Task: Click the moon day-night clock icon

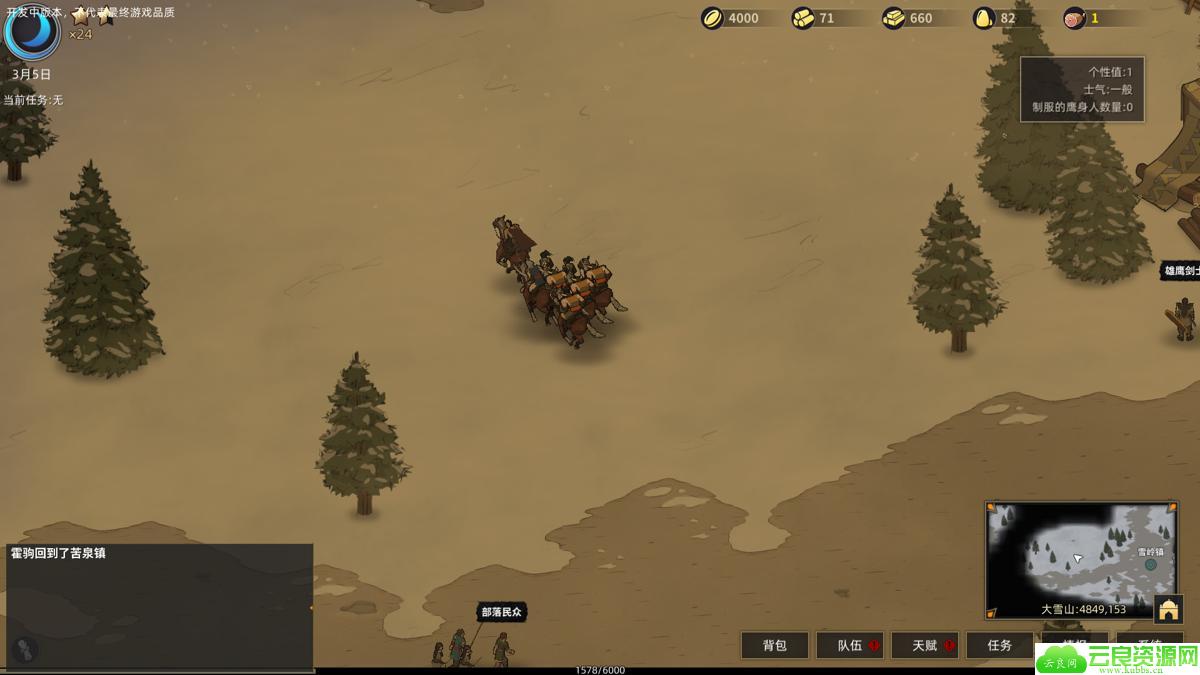Action: click(32, 31)
